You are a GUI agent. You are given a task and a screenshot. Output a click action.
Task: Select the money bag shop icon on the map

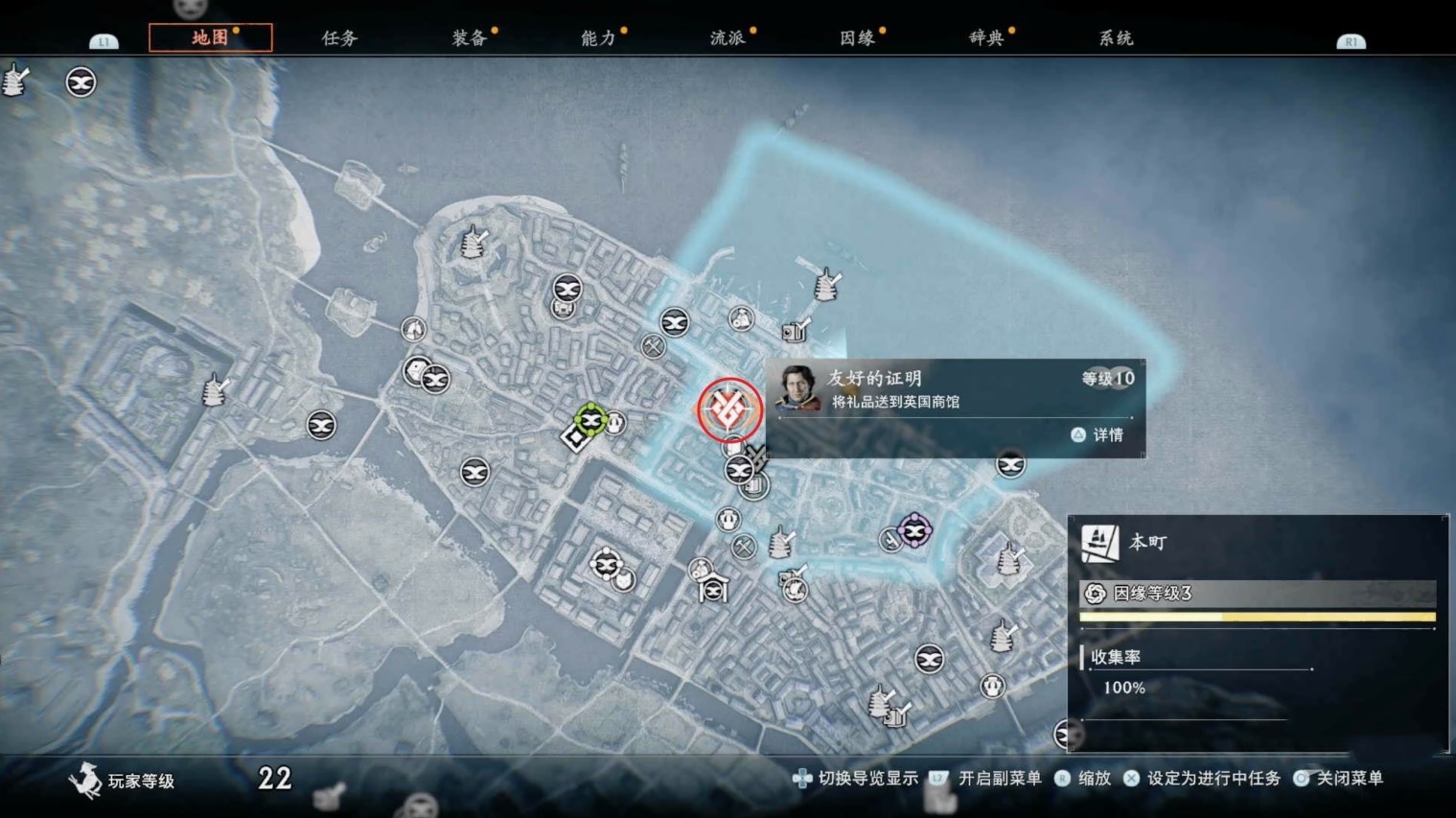pos(741,319)
